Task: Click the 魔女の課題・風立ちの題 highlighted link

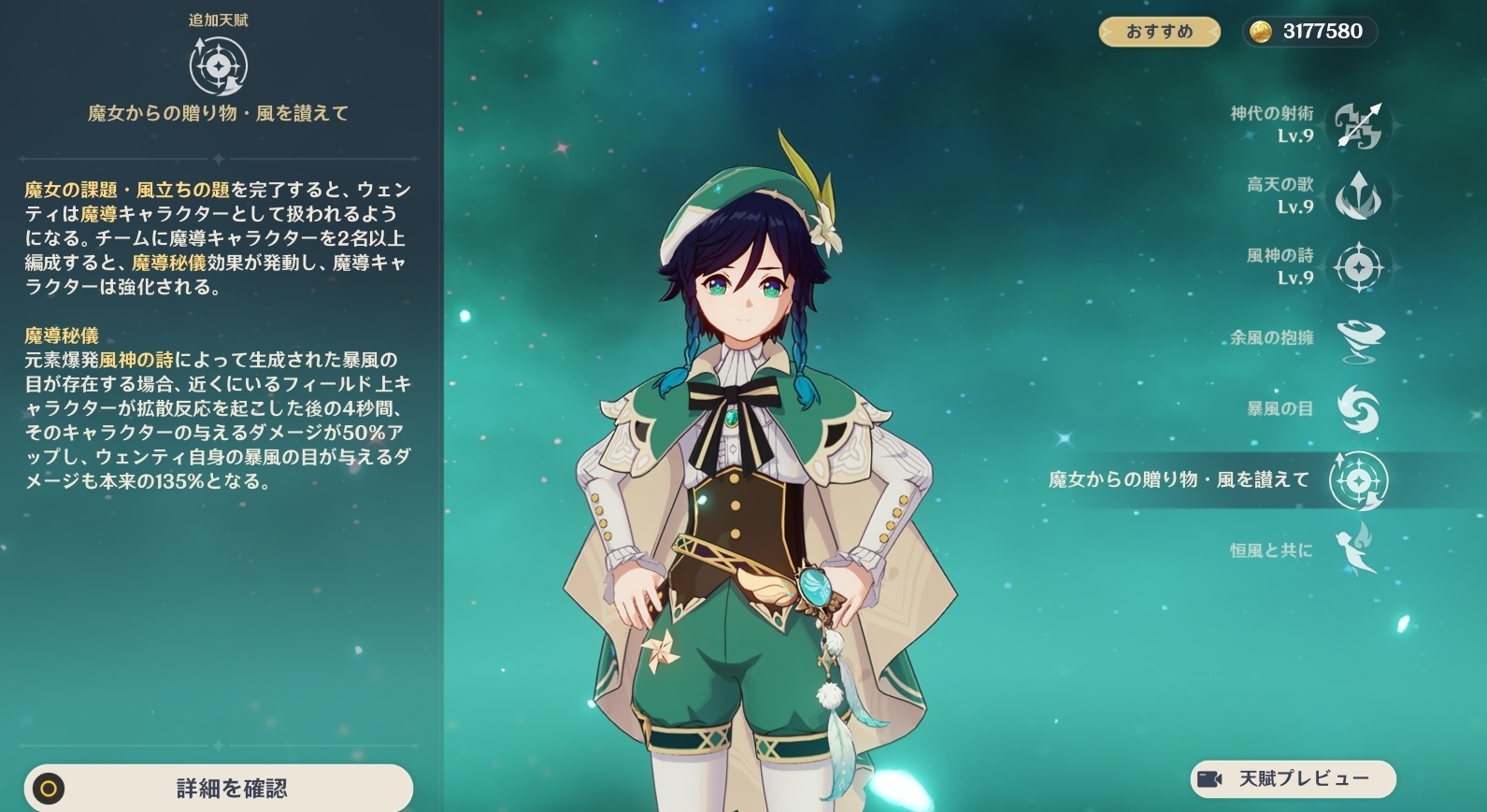Action: (127, 191)
